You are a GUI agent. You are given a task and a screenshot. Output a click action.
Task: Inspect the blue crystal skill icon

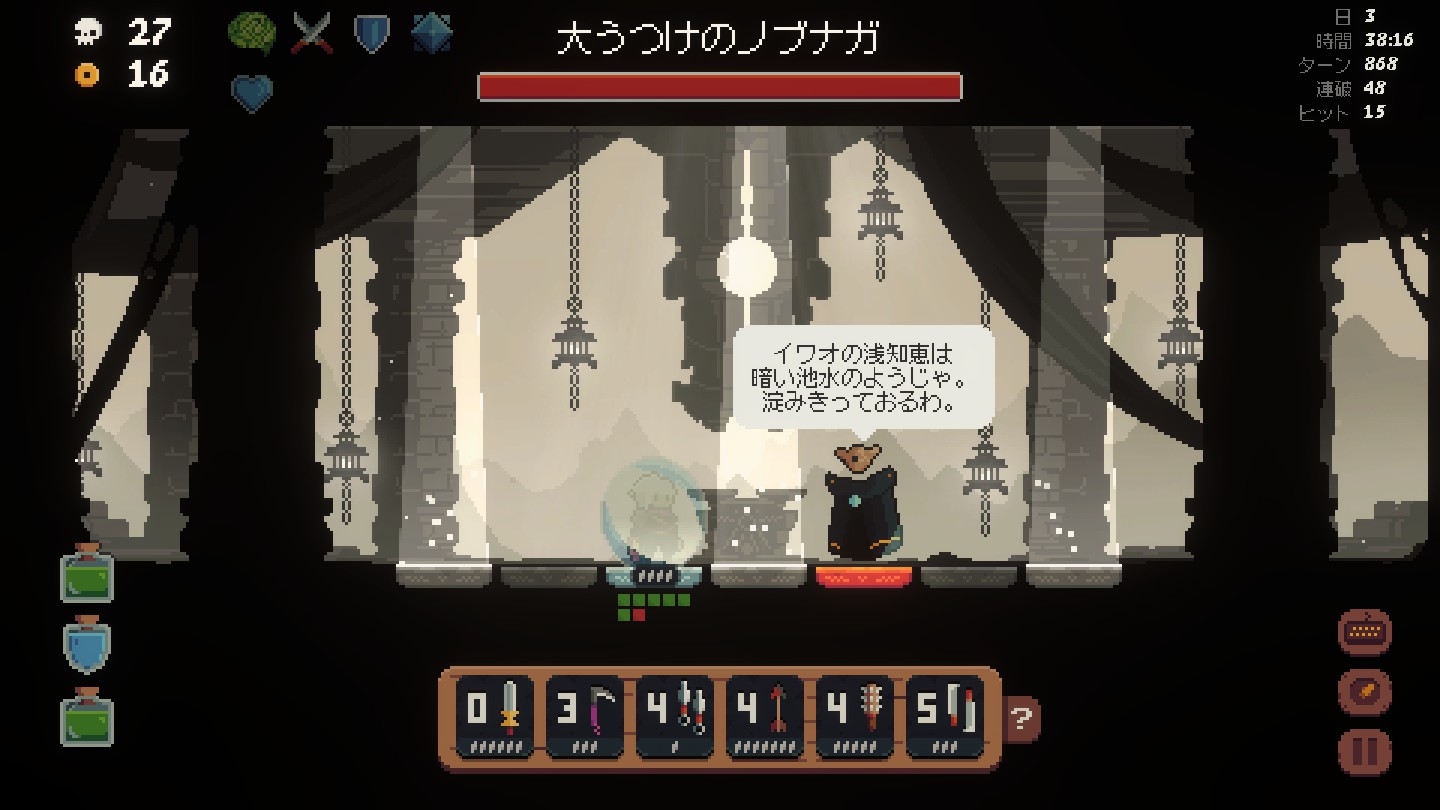tap(431, 34)
